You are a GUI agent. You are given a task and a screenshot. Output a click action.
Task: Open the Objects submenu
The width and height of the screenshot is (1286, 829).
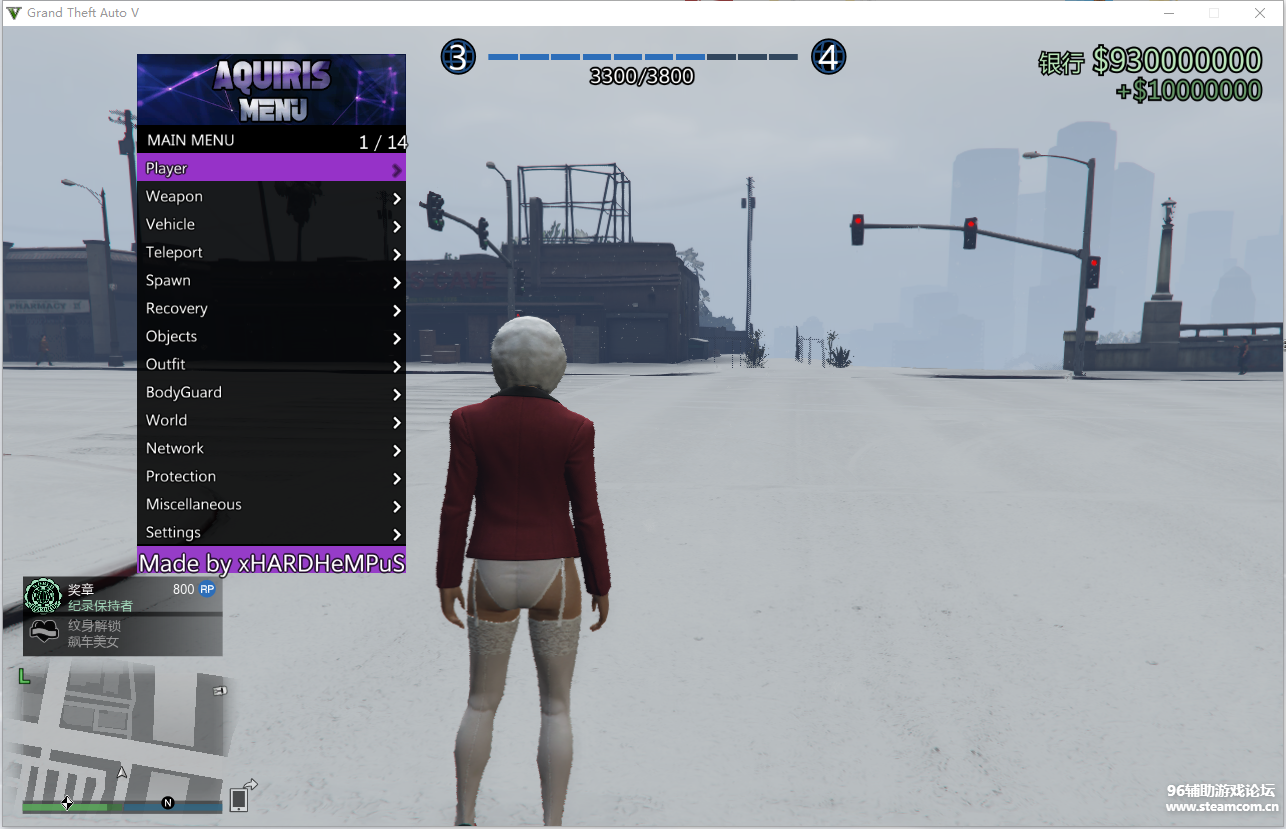[271, 337]
